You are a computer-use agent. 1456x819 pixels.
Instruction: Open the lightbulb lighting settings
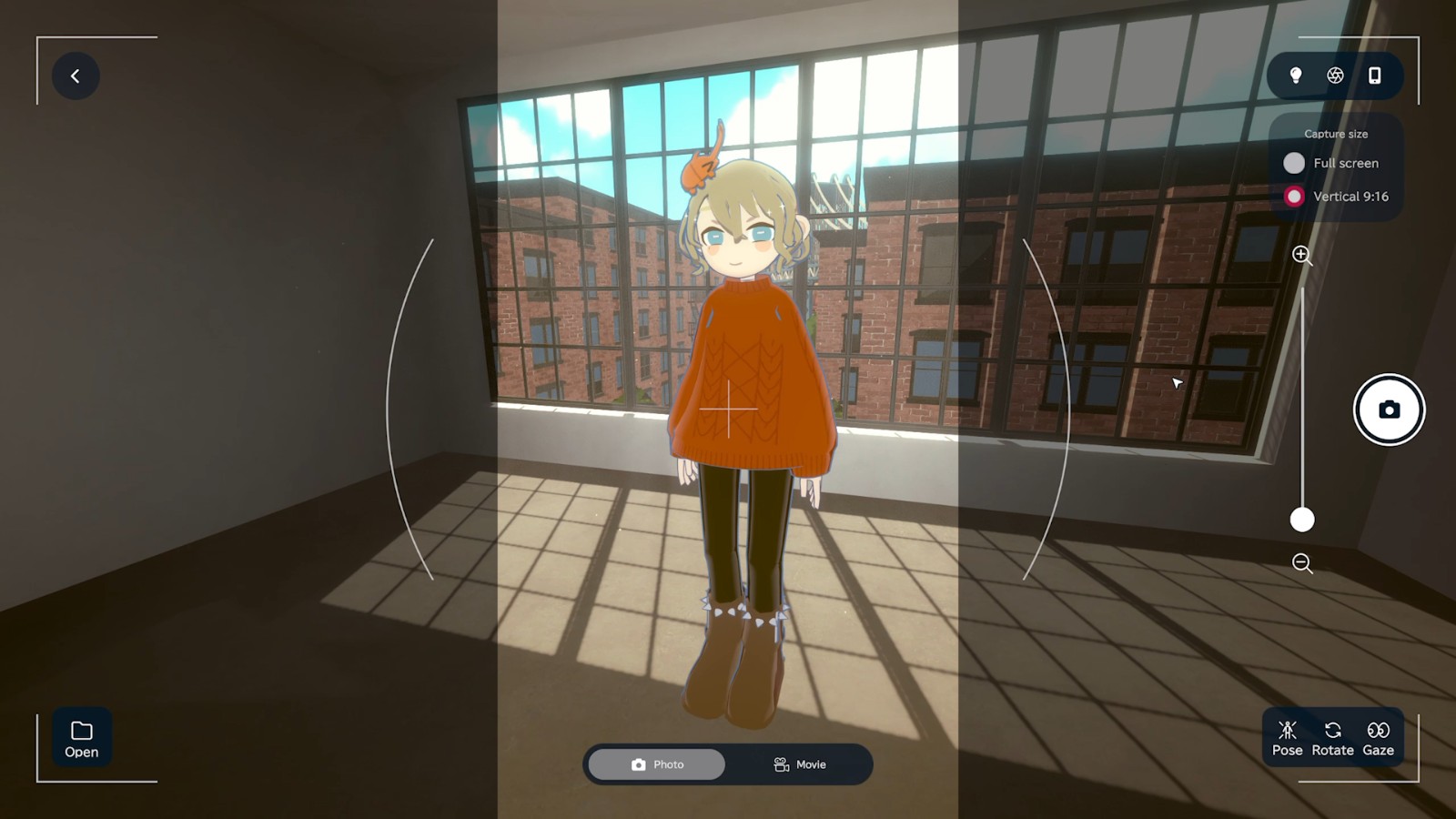coord(1296,76)
